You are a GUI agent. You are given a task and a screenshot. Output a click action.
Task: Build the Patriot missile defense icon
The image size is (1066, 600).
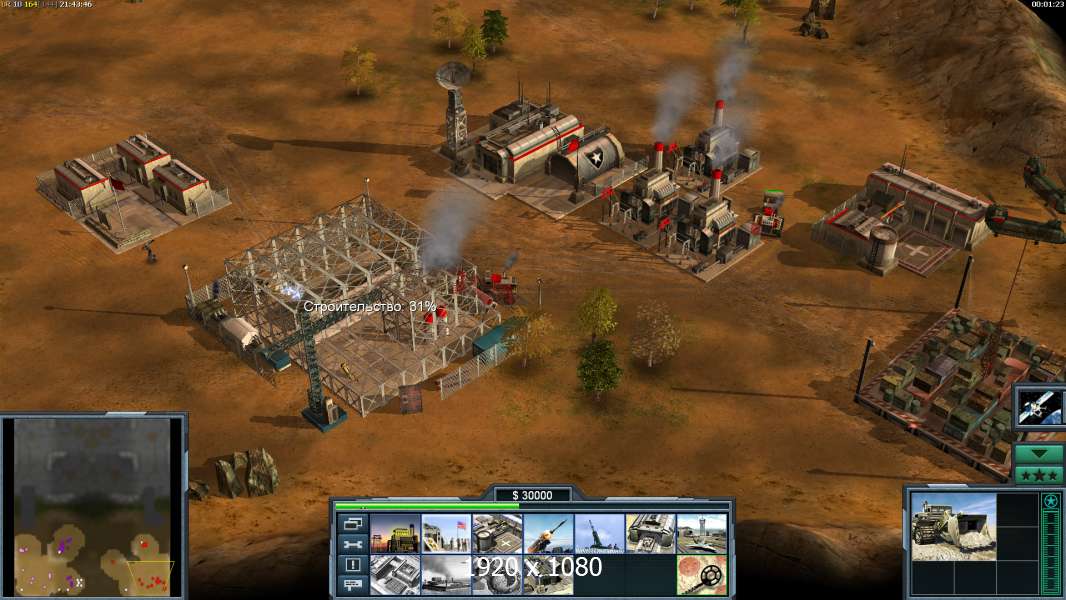tap(548, 534)
